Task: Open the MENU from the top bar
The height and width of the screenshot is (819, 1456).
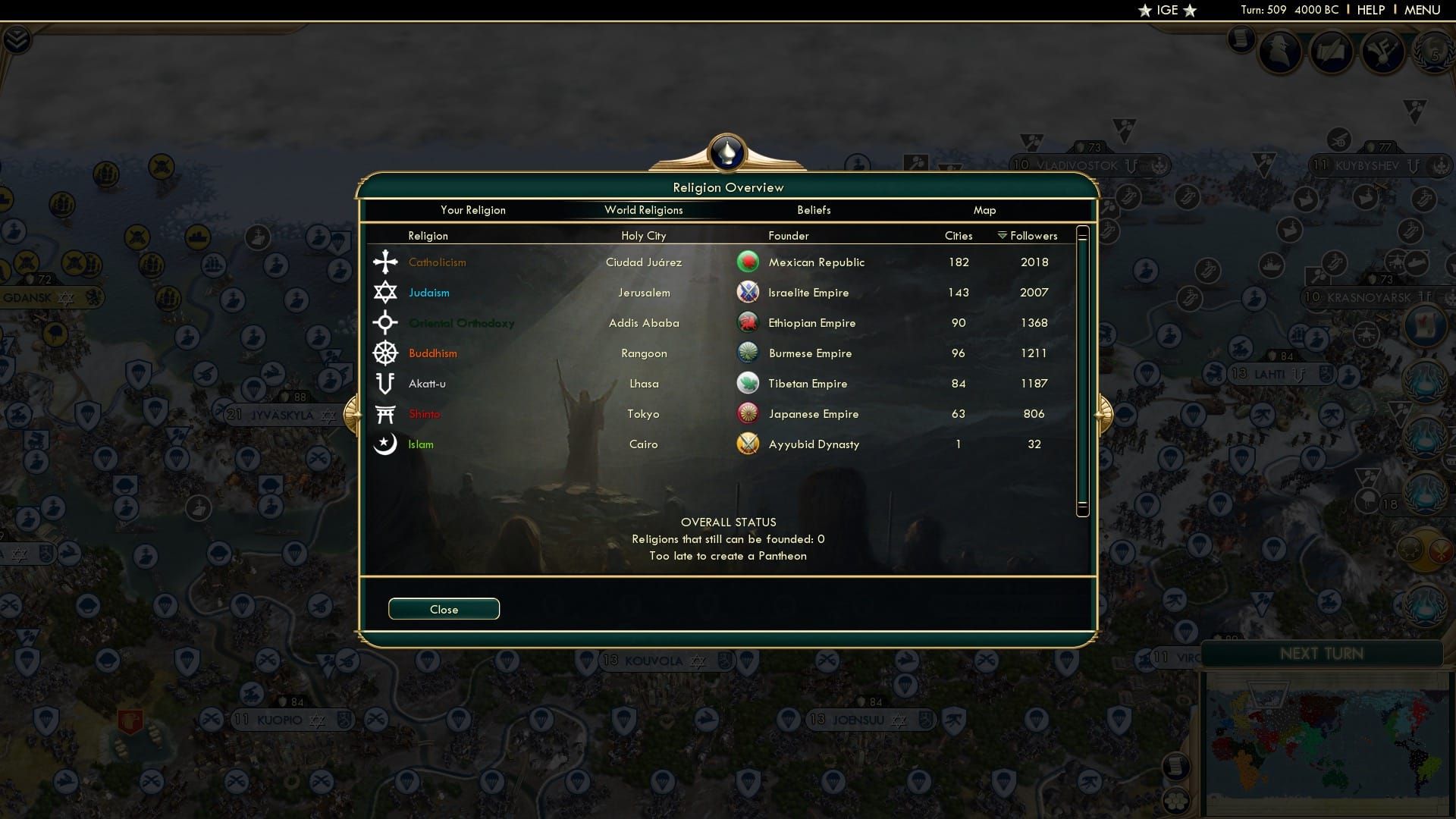Action: pos(1424,10)
